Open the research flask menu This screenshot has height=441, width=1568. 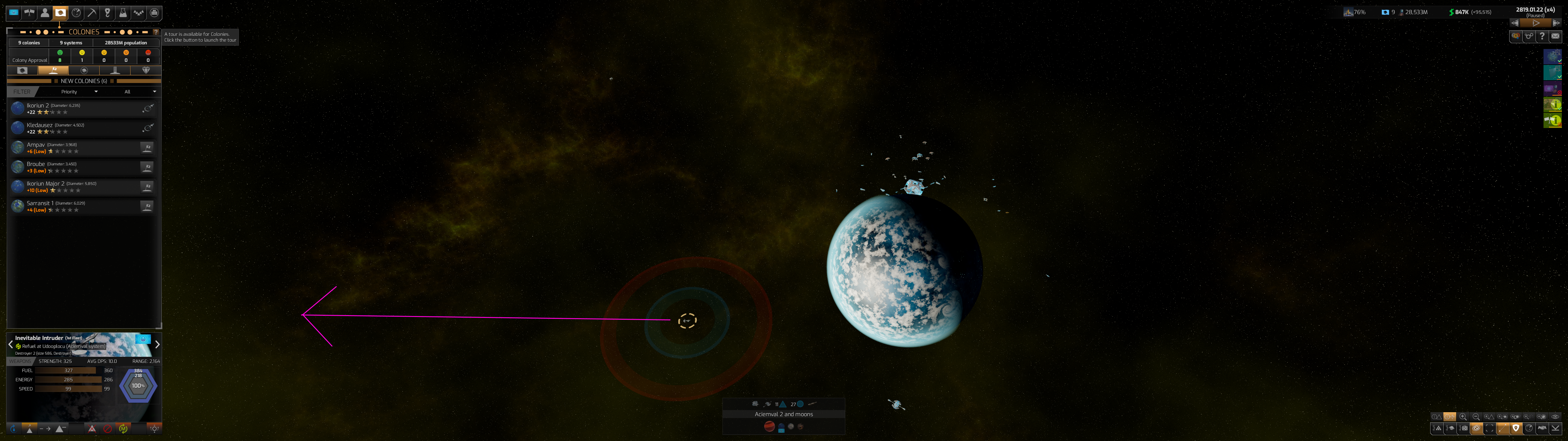(x=123, y=13)
